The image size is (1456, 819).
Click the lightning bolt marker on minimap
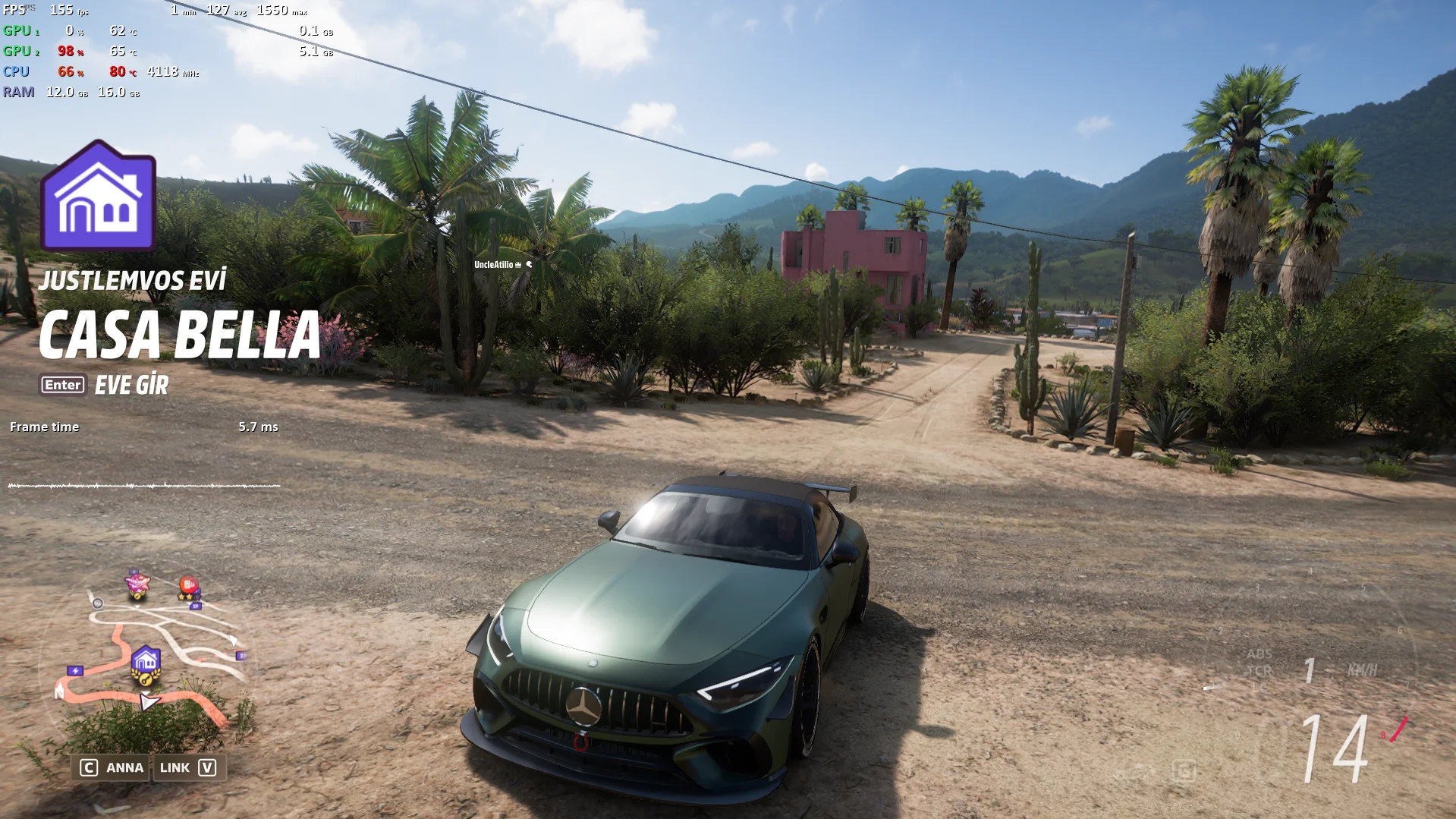pyautogui.click(x=75, y=670)
